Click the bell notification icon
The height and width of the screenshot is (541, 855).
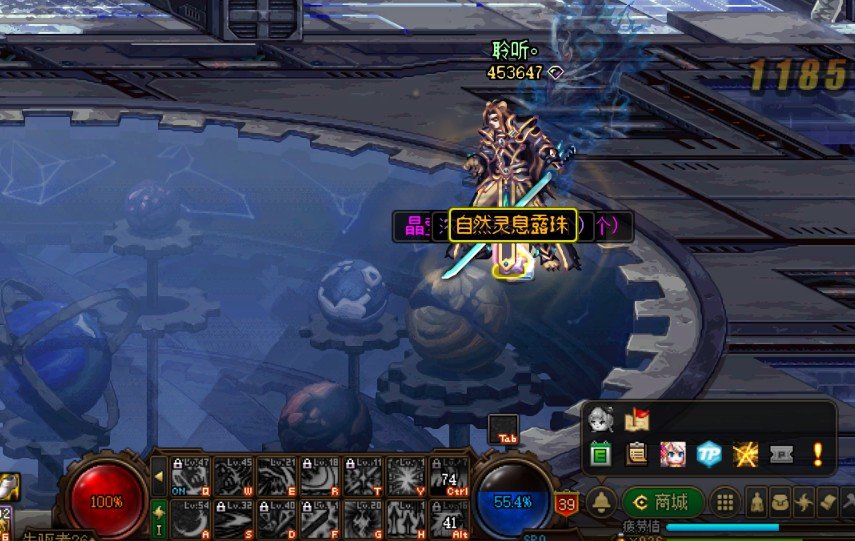pos(601,502)
